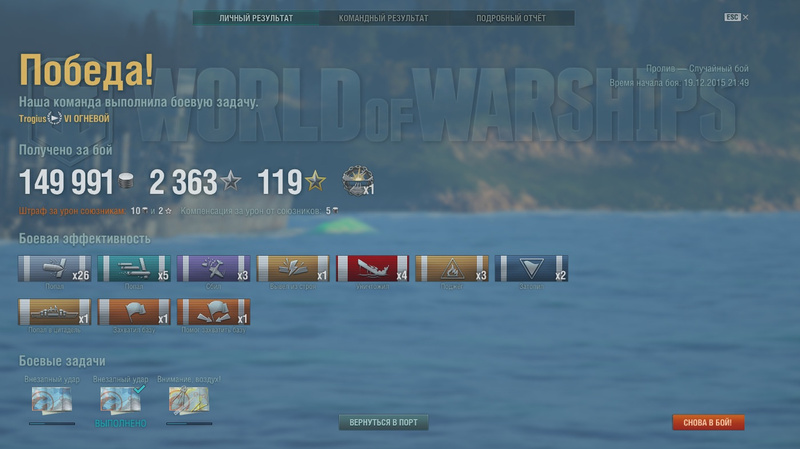Open the Подробный отчёт tab
Viewport: 800px width, 449px height.
point(511,18)
